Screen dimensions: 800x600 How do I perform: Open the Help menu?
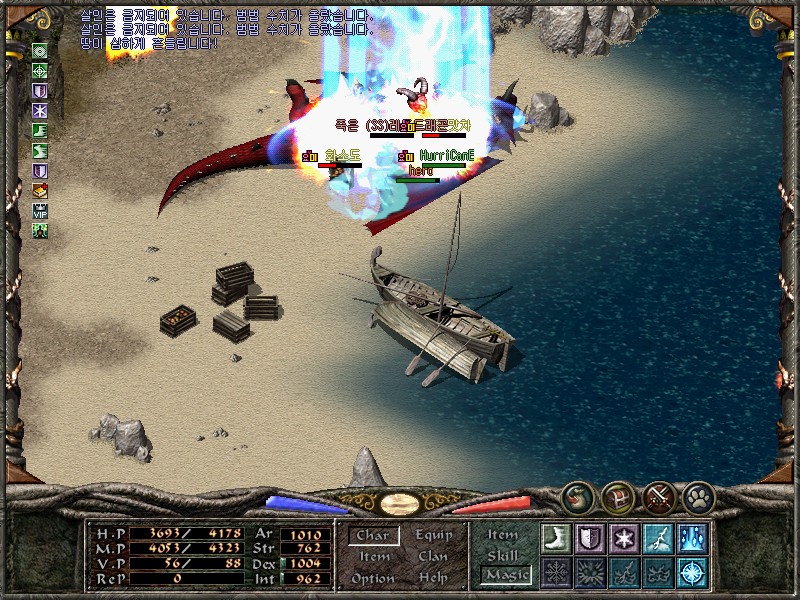click(x=433, y=579)
